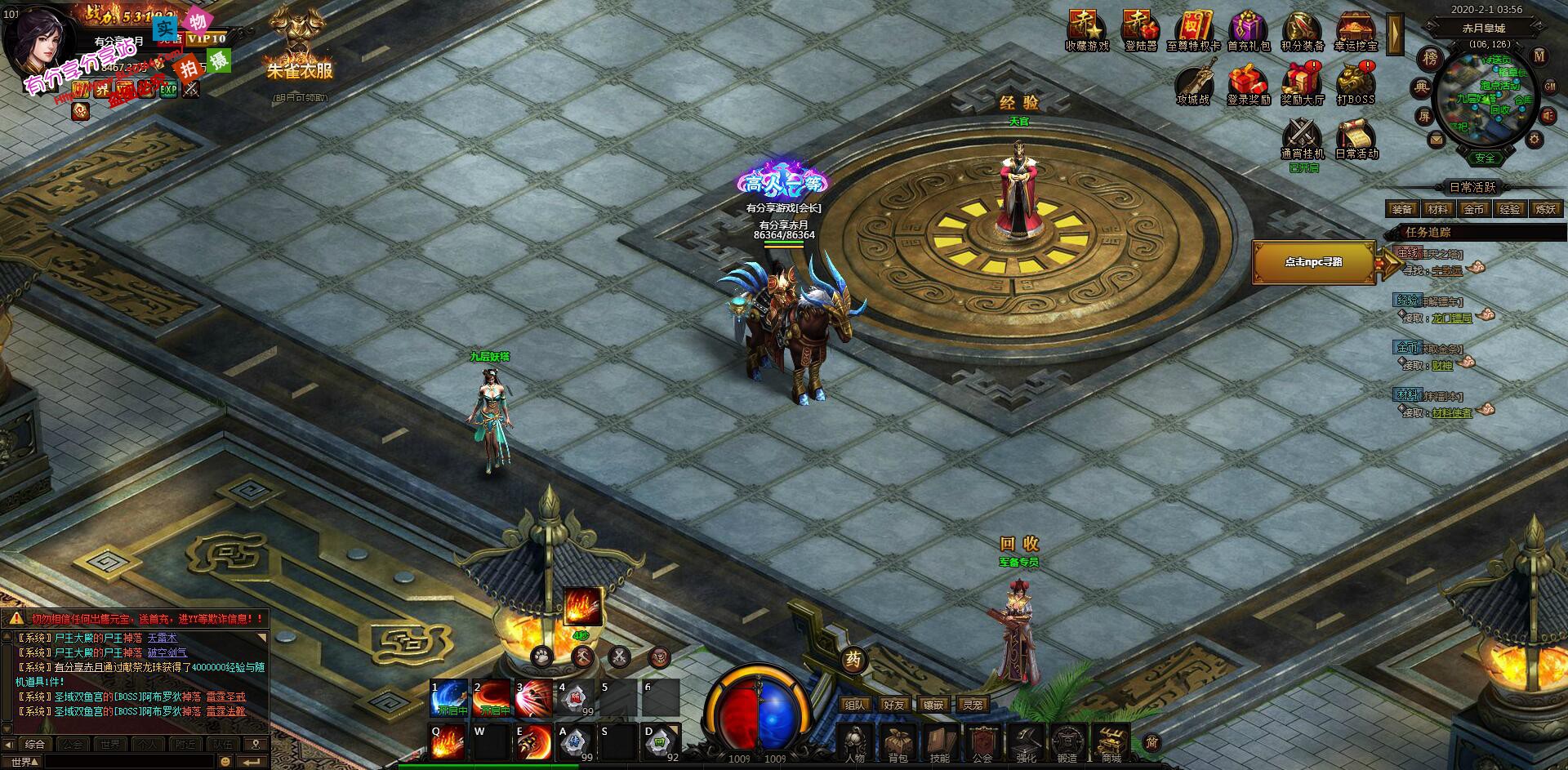Open the 好友 friends list
This screenshot has width=1568, height=770.
(894, 704)
